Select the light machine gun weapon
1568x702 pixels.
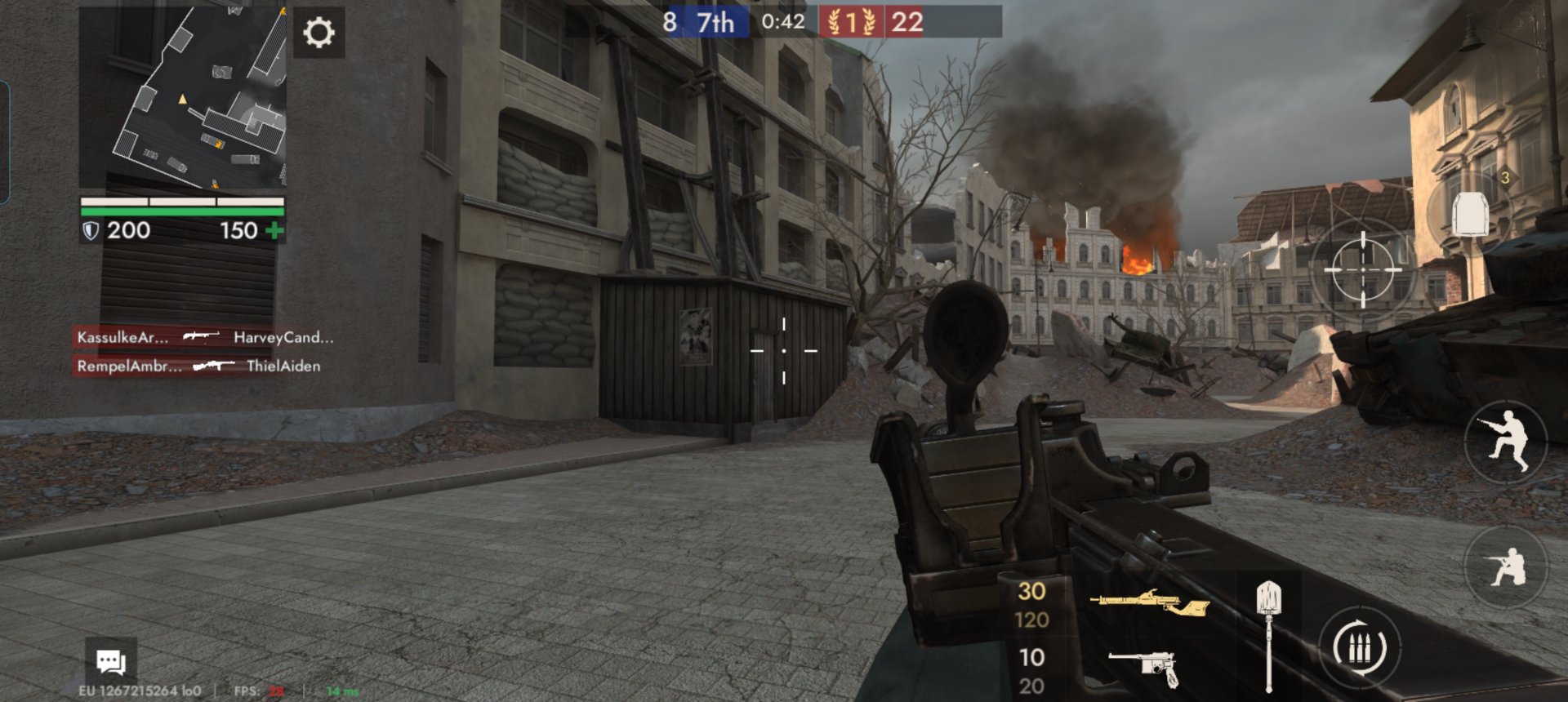click(1149, 604)
